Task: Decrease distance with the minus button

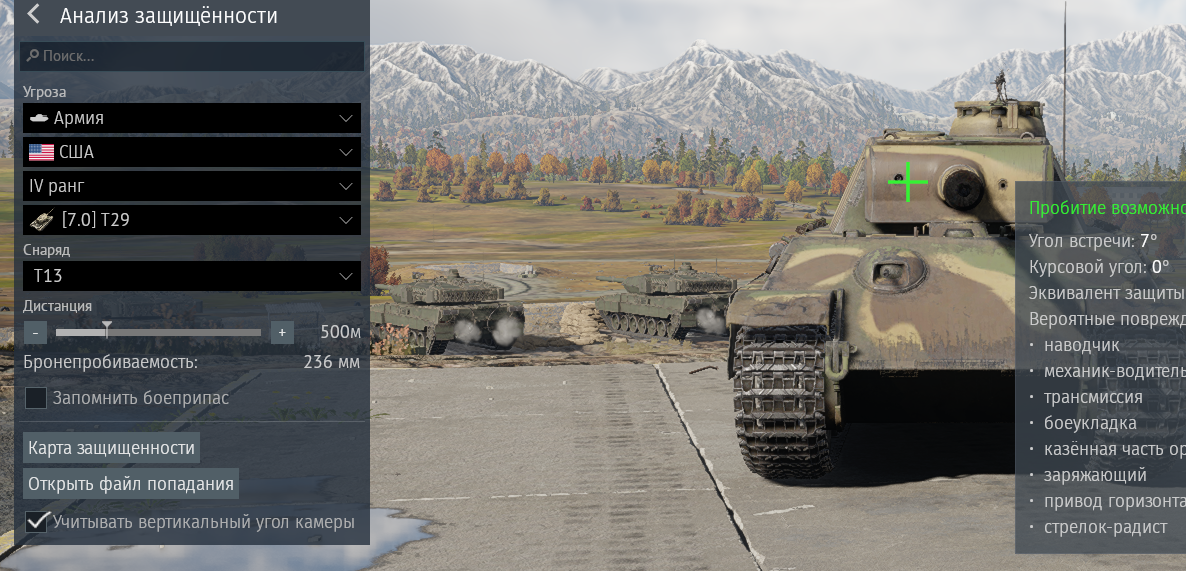Action: pyautogui.click(x=35, y=332)
